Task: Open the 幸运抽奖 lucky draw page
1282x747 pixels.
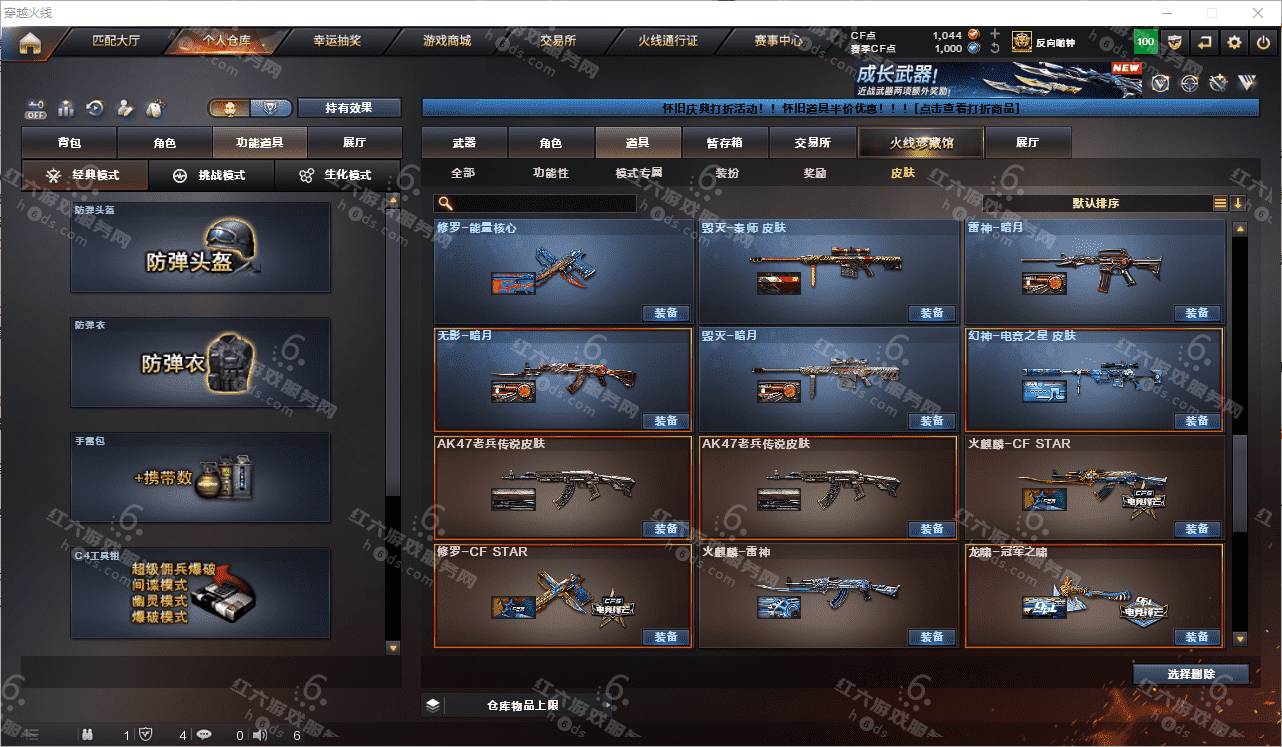Action: 337,42
